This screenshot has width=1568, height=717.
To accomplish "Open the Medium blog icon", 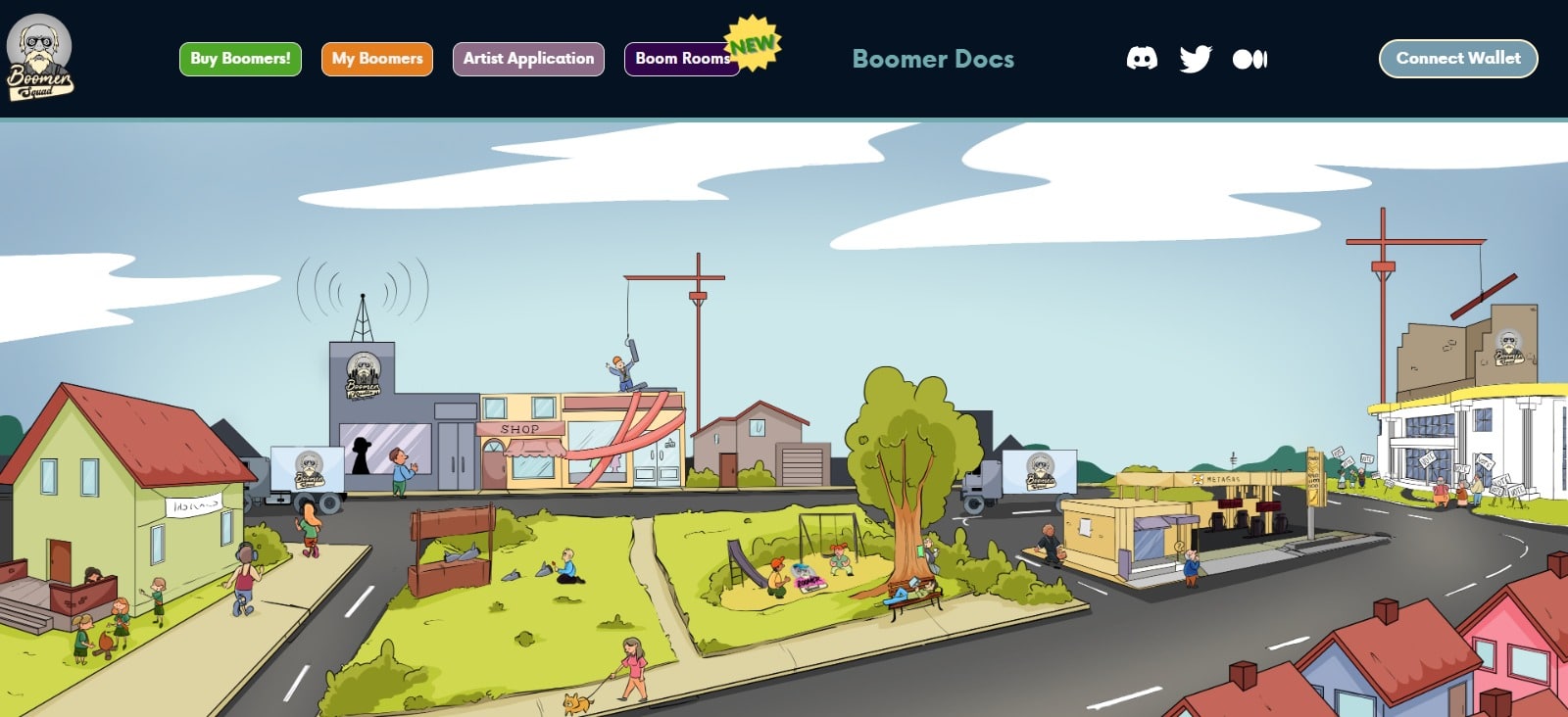I will click(x=1251, y=59).
